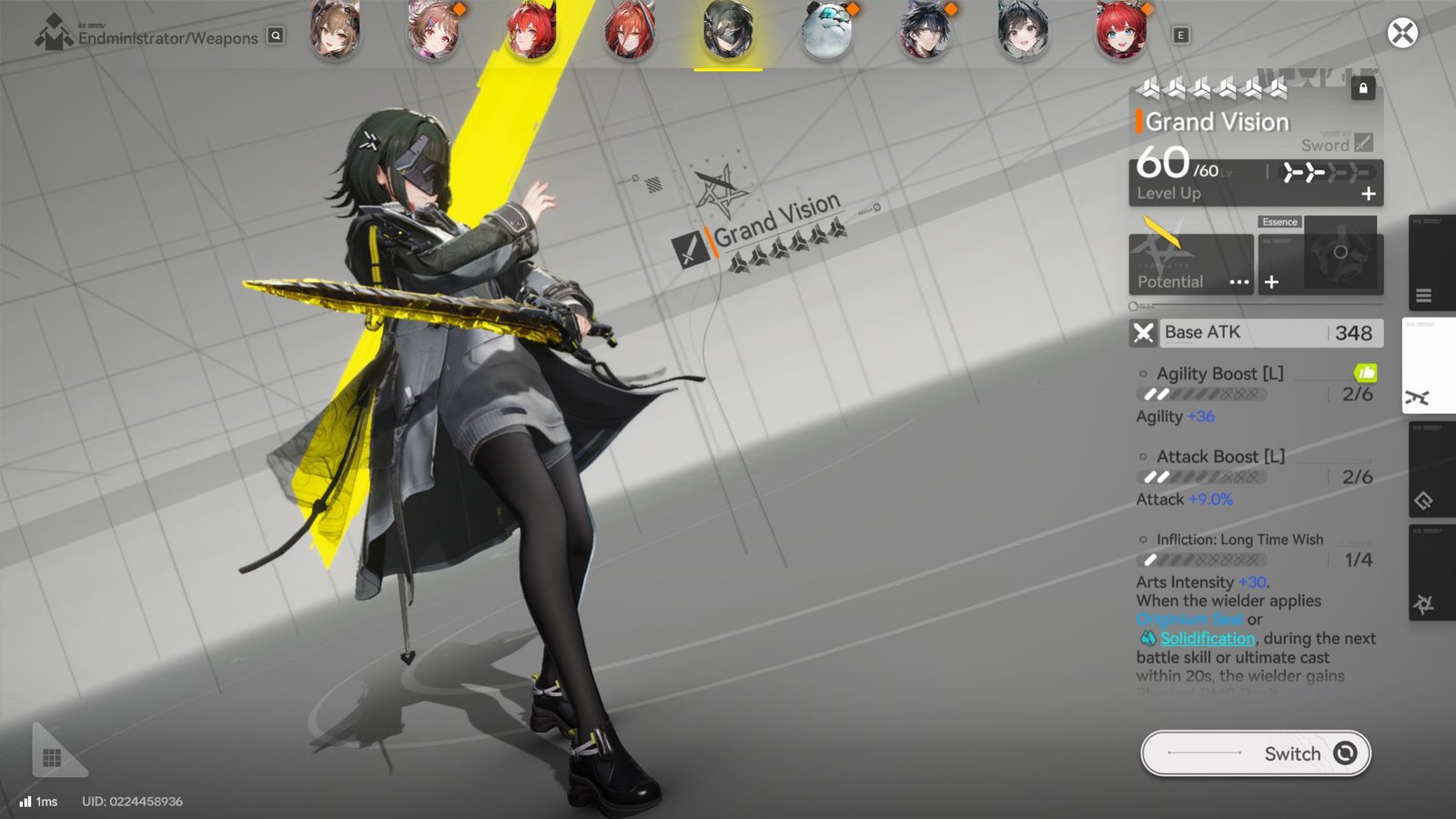1456x819 pixels.
Task: Close the weapons screen with the X
Action: click(1401, 34)
